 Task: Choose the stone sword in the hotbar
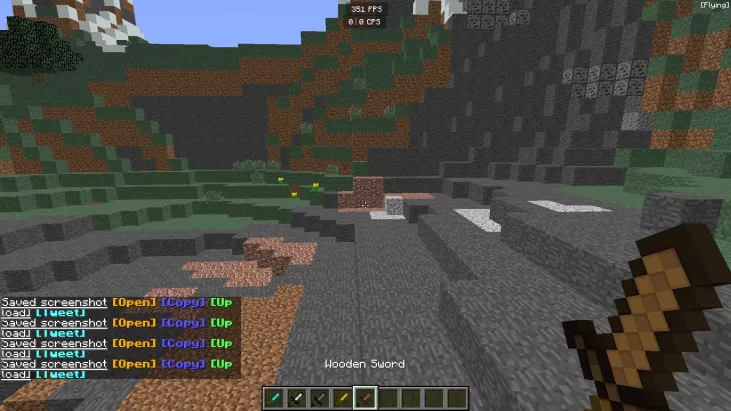pos(321,398)
